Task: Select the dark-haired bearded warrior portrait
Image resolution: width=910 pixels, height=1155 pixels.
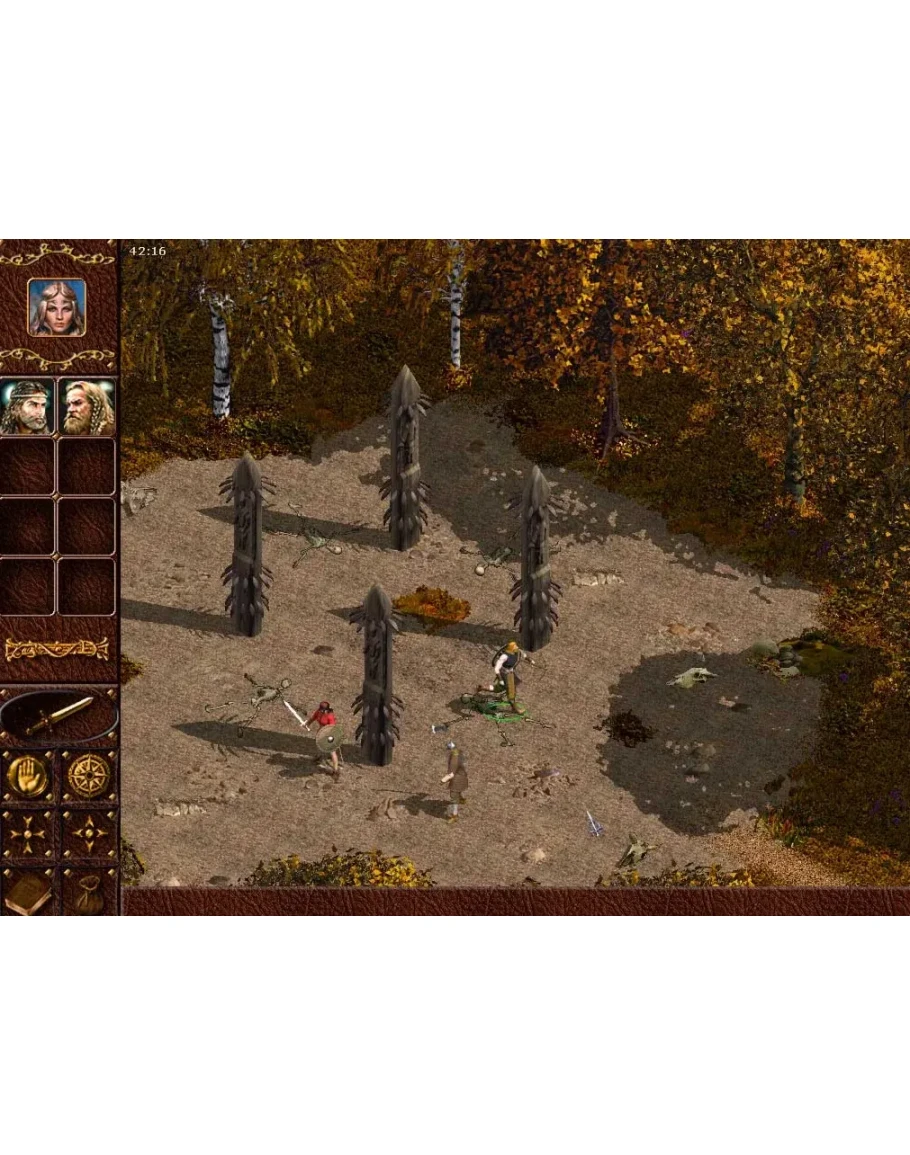Action: 27,406
